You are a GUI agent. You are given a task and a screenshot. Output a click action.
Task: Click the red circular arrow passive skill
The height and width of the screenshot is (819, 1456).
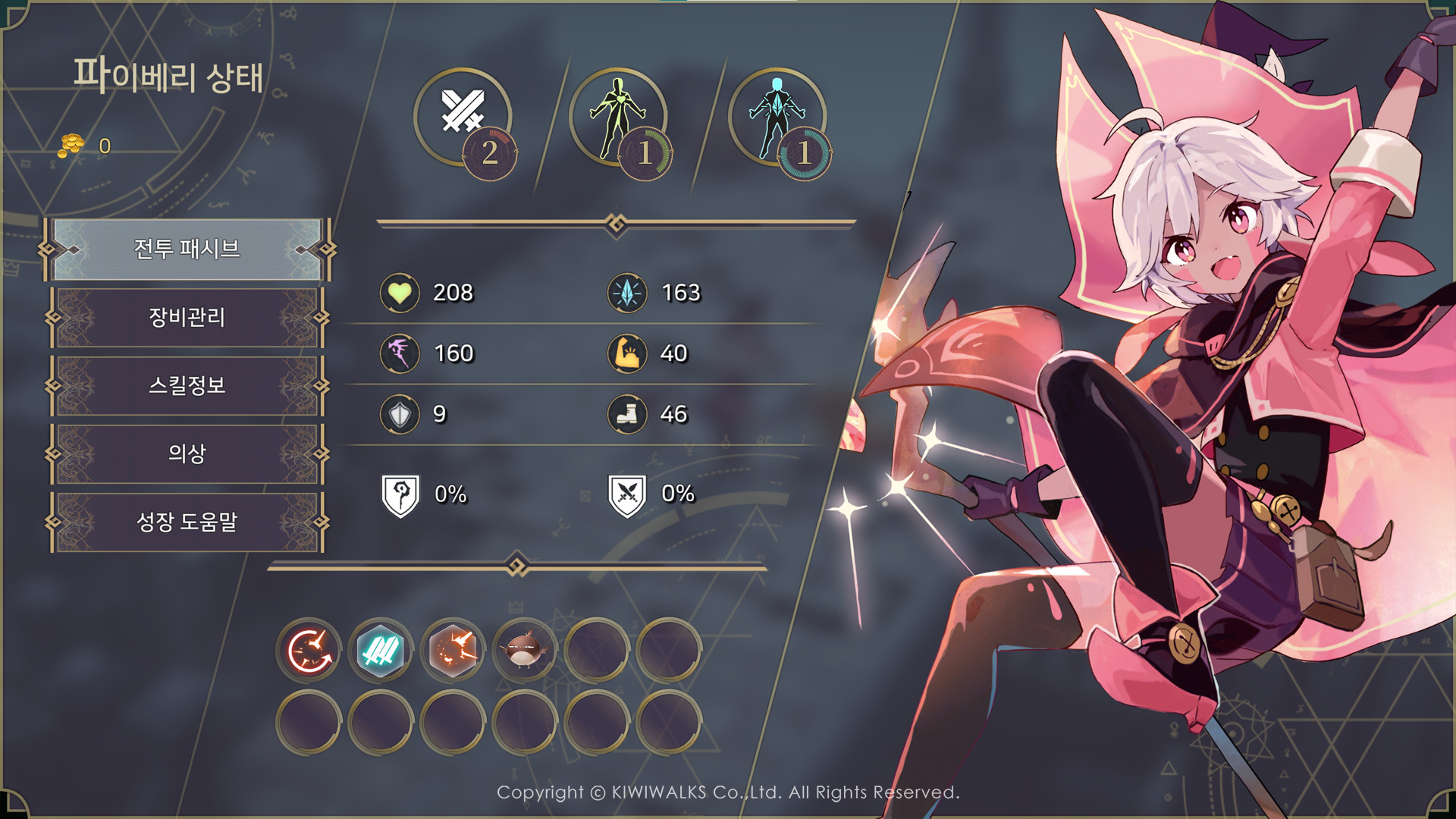tap(309, 651)
